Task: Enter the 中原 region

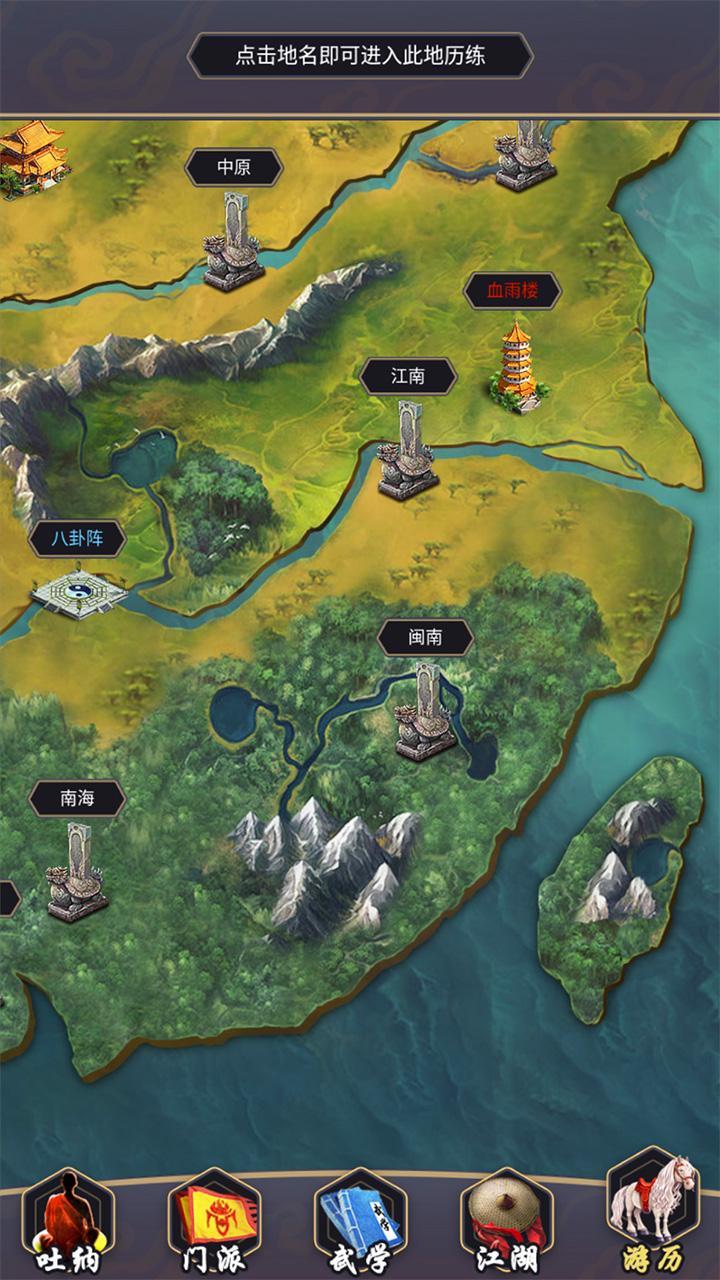Action: [x=234, y=167]
